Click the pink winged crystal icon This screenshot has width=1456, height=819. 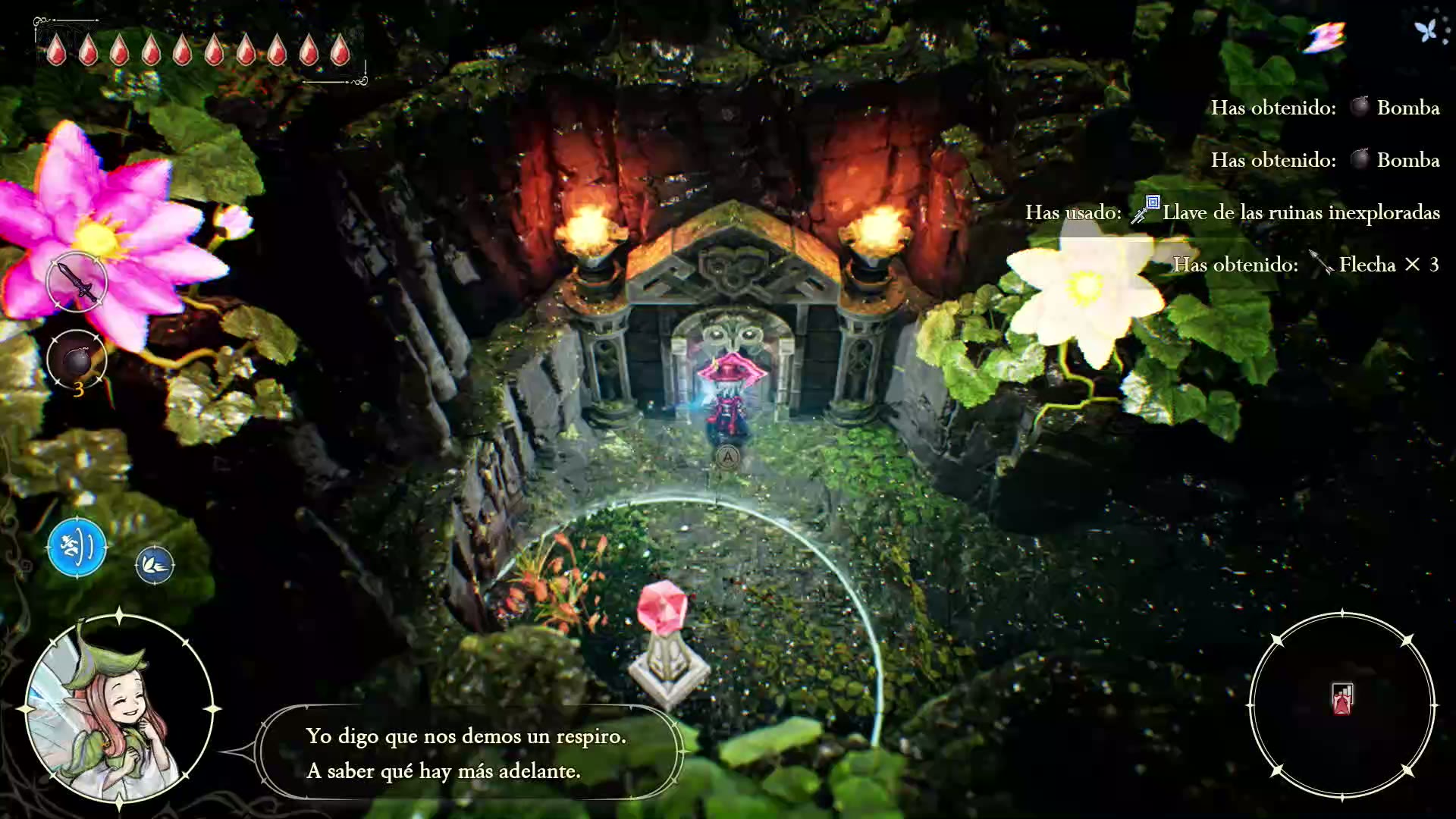coord(1324,37)
